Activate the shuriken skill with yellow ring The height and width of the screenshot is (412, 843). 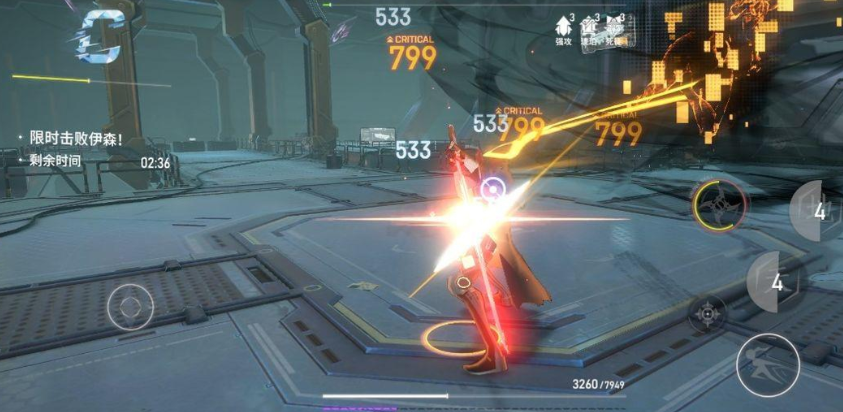point(720,204)
